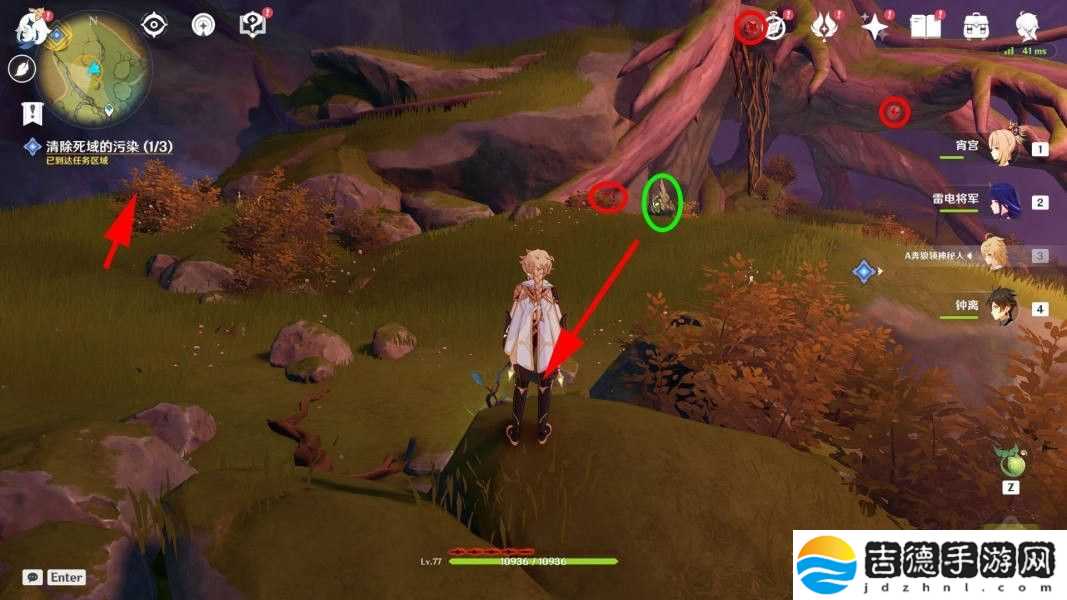Open the circular minimap
The width and height of the screenshot is (1067, 600).
94,68
